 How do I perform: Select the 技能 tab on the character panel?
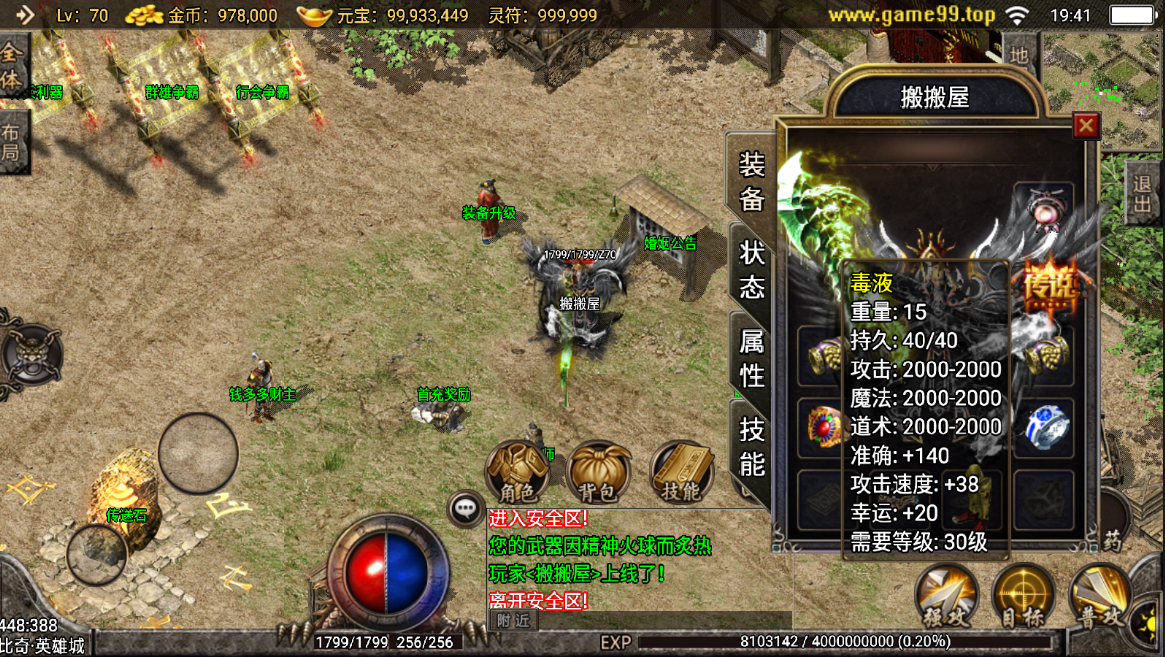751,446
